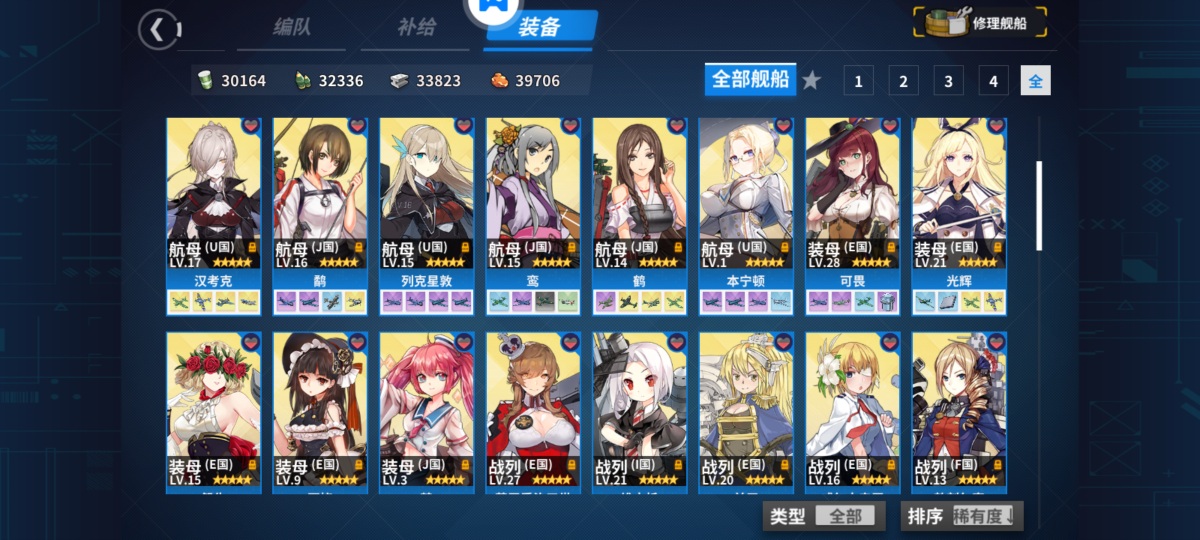This screenshot has width=1200, height=540.
Task: Select the 全 all-fleets button
Action: (x=1035, y=81)
